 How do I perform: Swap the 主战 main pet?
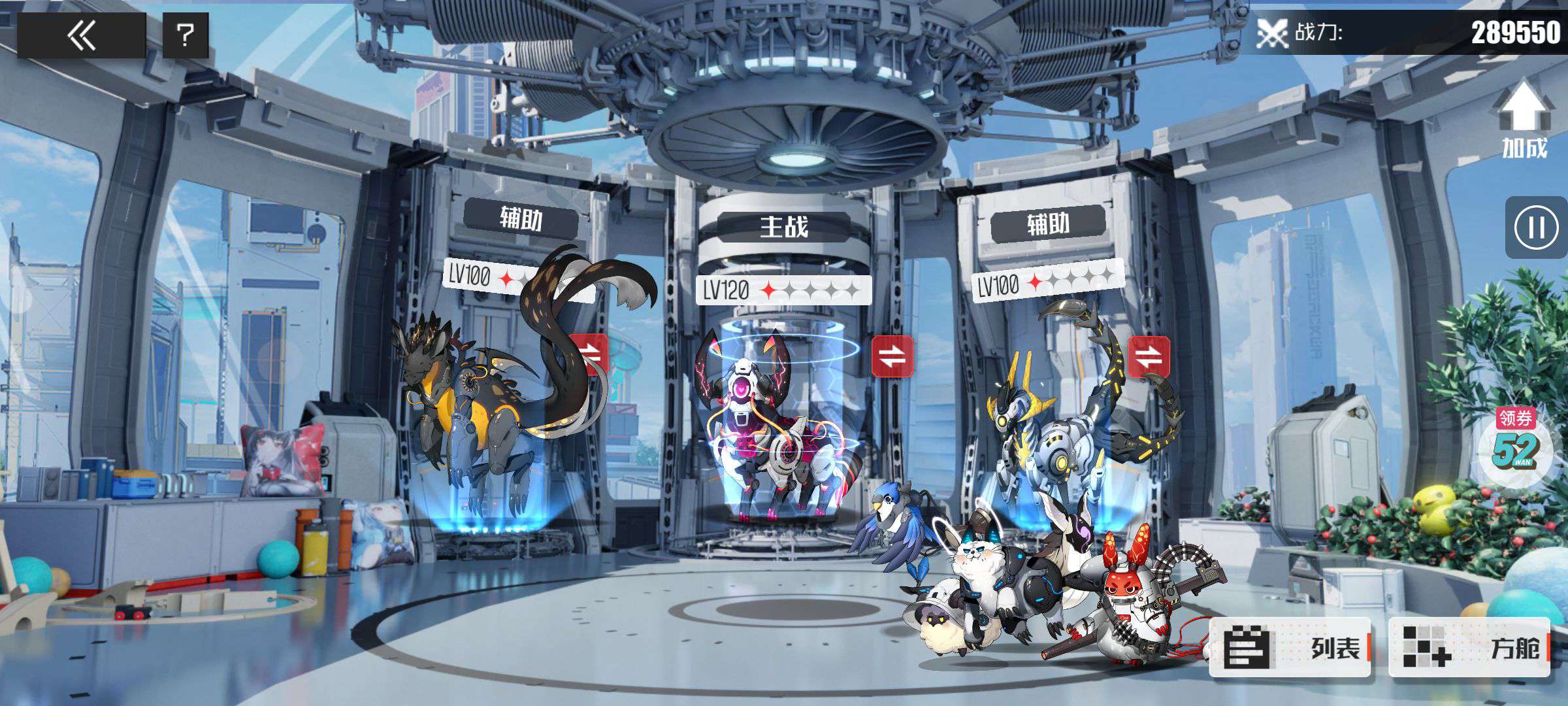[x=892, y=356]
